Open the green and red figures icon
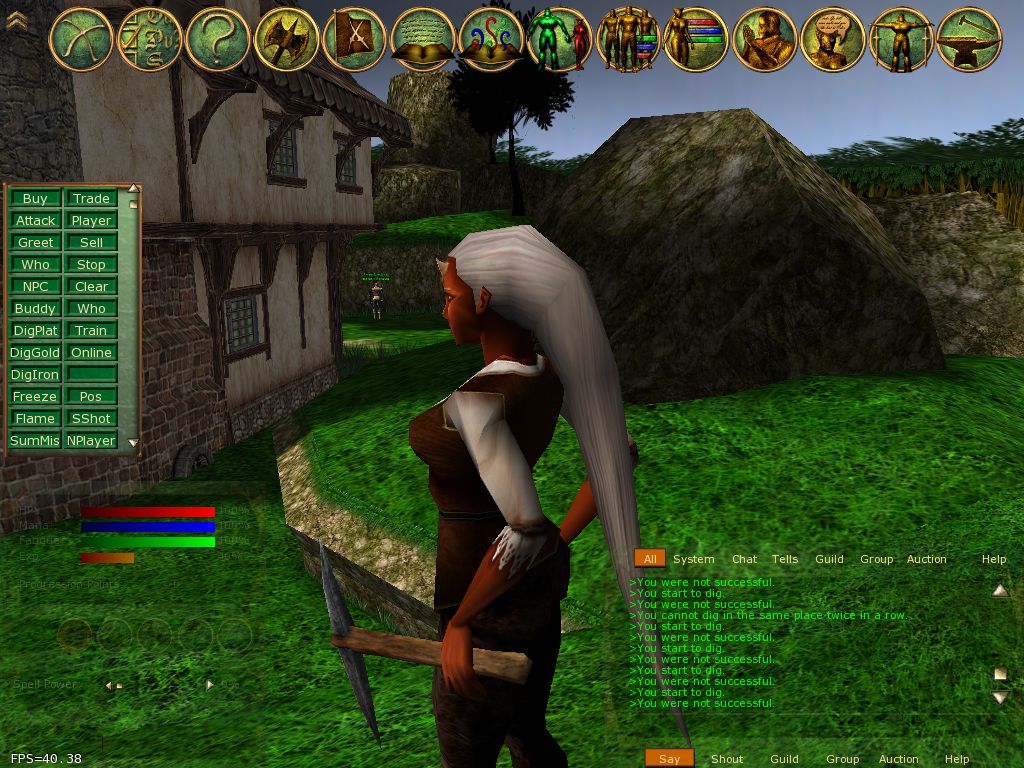Image resolution: width=1024 pixels, height=768 pixels. [560, 38]
